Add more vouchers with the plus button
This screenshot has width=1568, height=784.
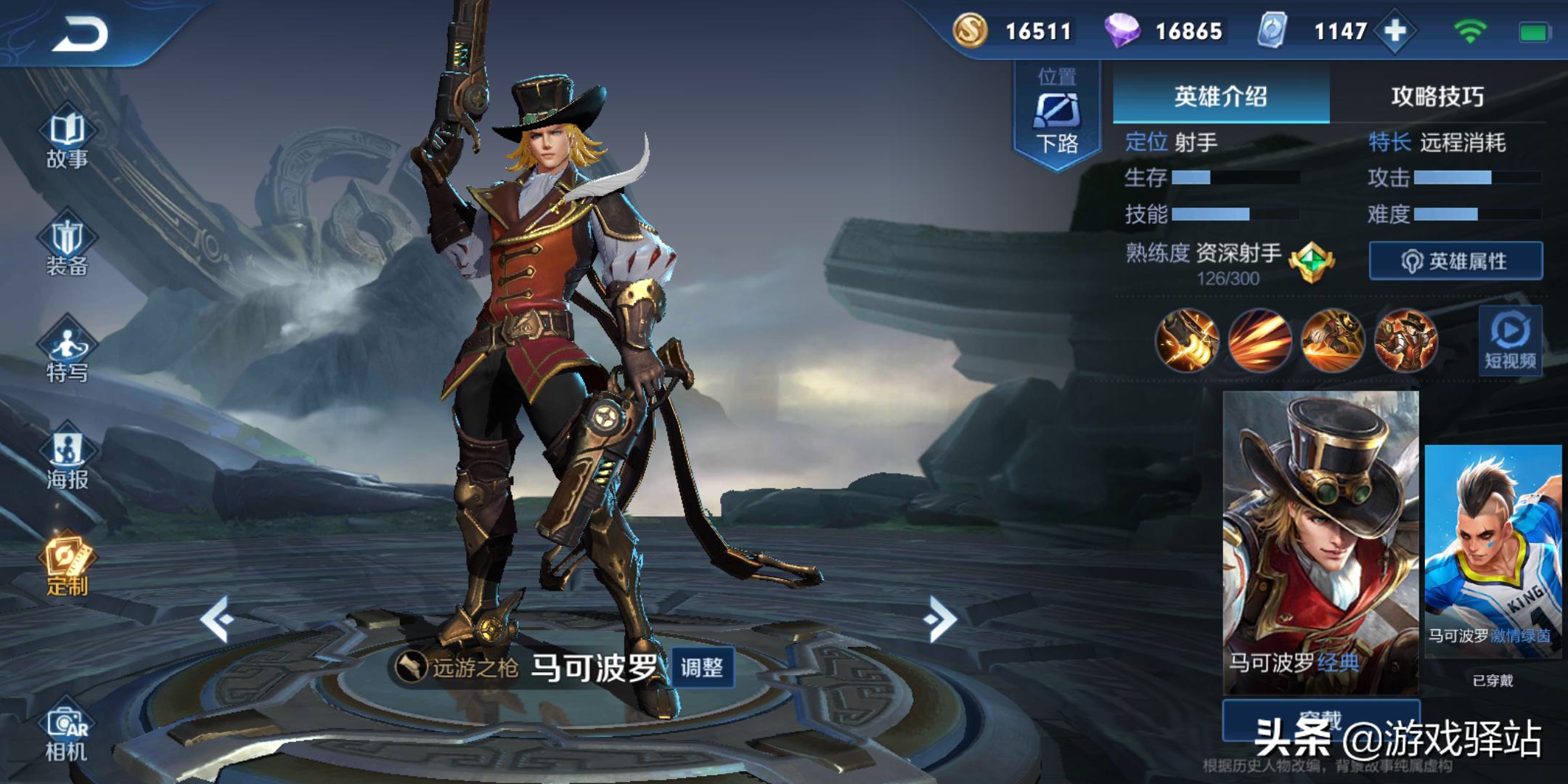click(1395, 31)
